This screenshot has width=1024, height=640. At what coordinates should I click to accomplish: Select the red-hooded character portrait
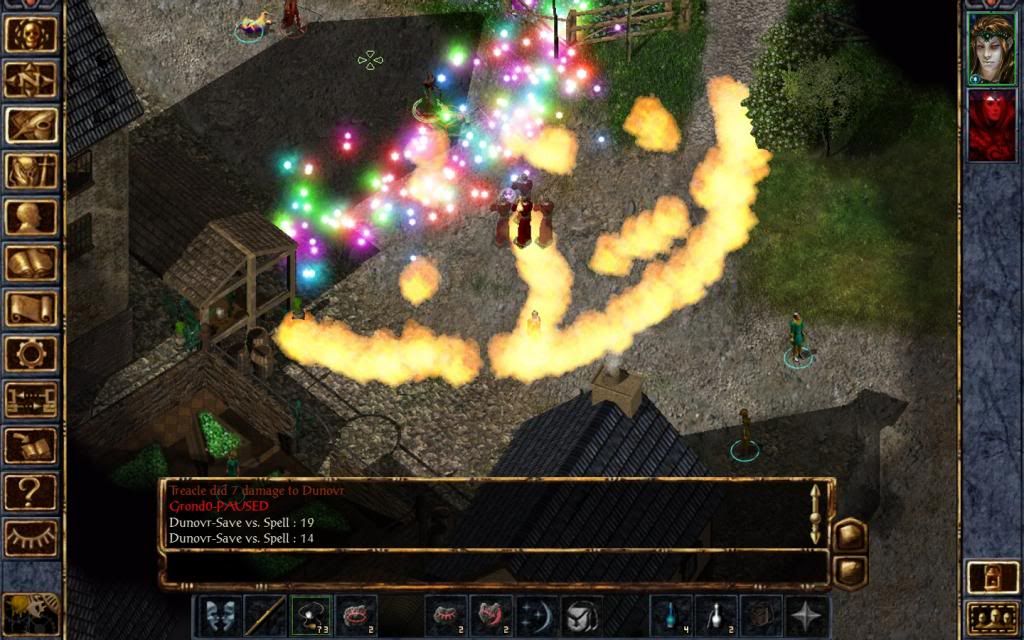pos(991,125)
